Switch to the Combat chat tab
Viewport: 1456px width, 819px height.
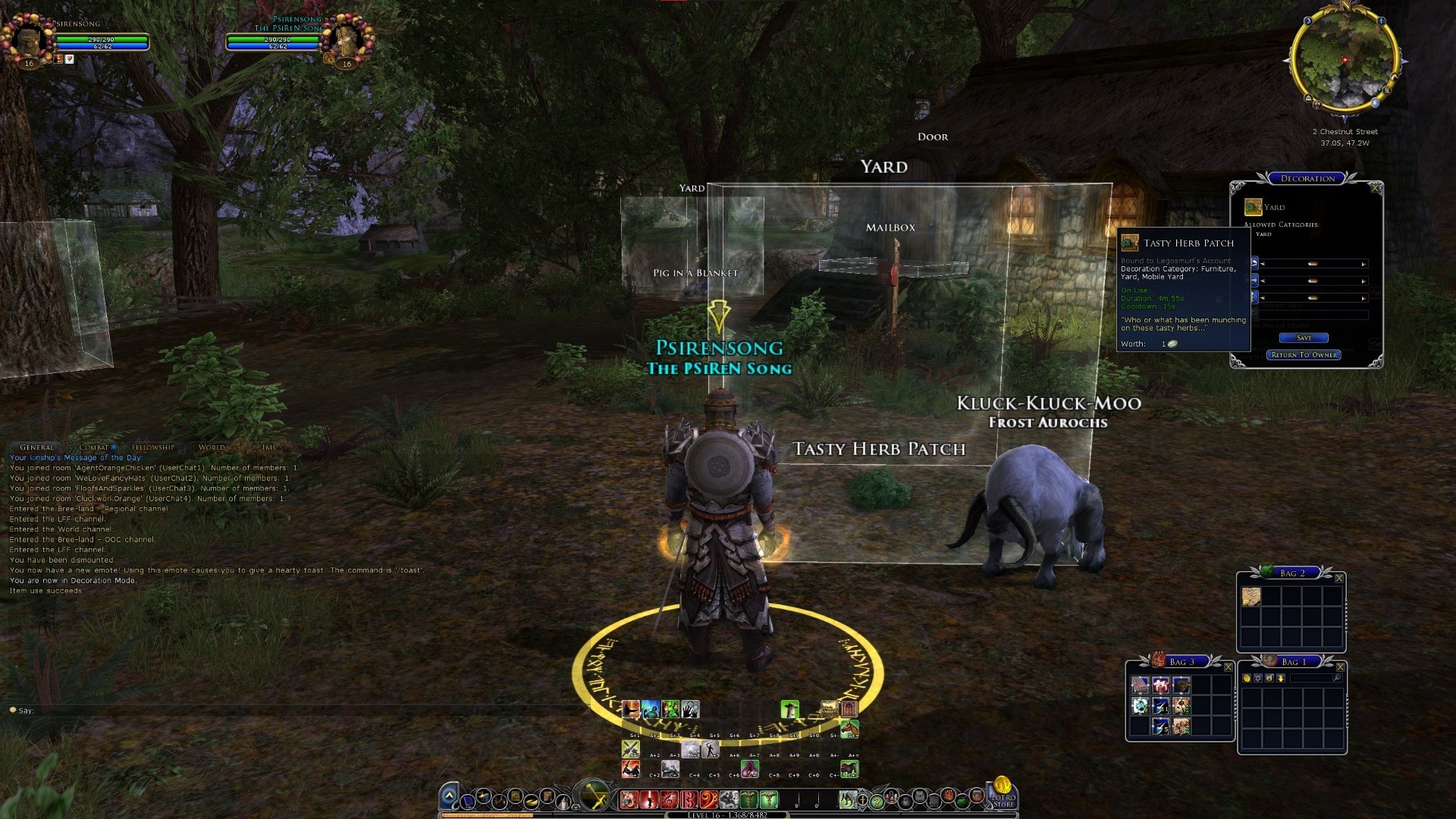point(94,447)
